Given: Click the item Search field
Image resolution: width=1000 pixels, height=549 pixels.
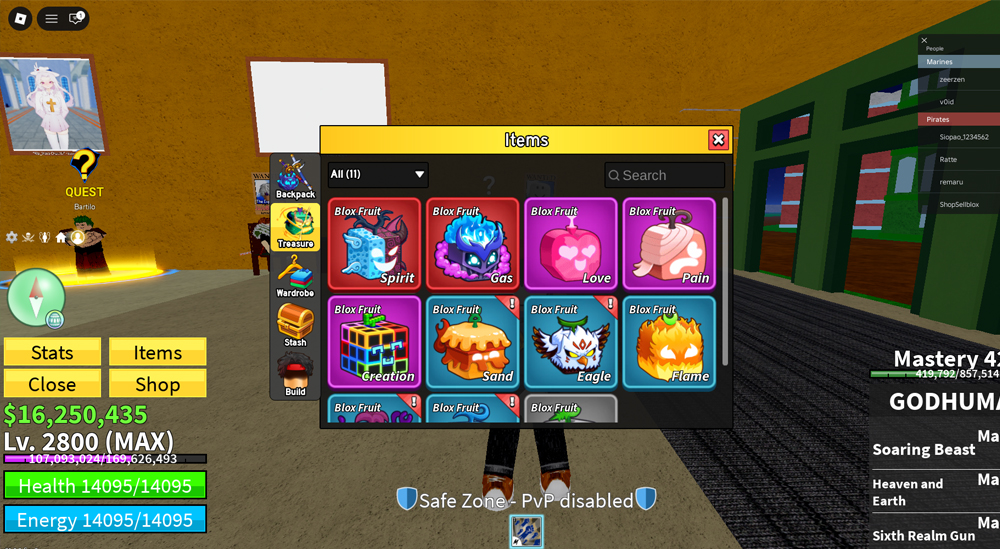Looking at the screenshot, I should click(x=665, y=175).
